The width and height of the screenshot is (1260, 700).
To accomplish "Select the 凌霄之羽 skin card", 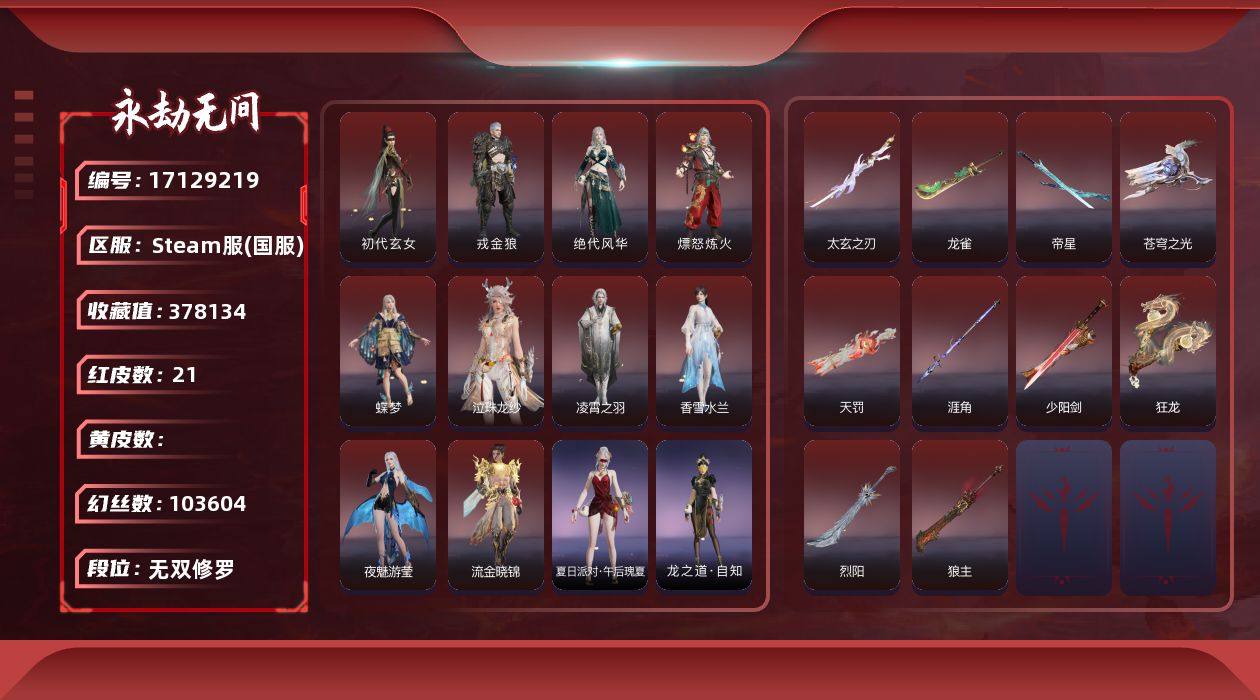I will 600,351.
